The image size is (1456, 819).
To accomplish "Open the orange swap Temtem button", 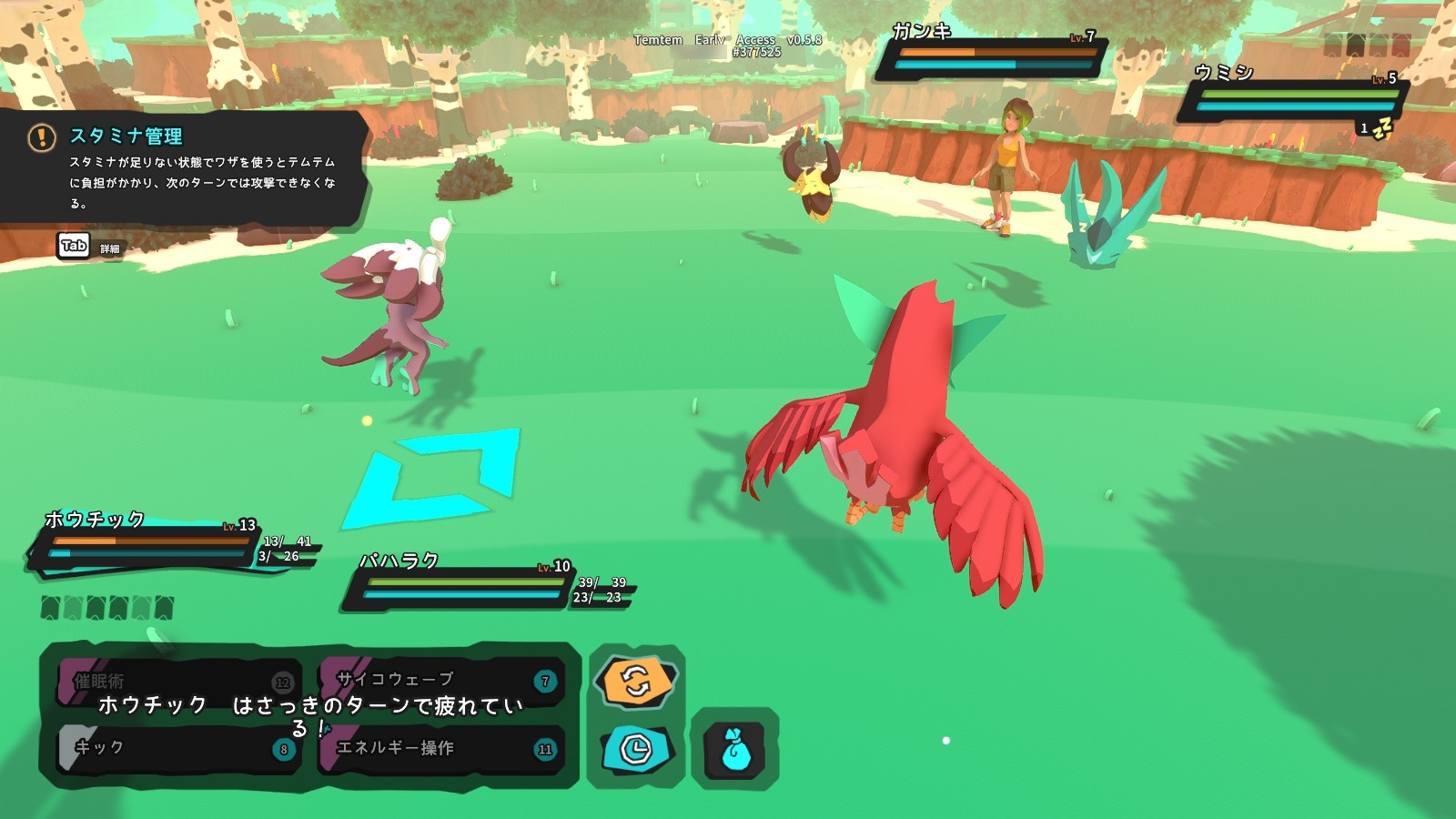I will (636, 681).
